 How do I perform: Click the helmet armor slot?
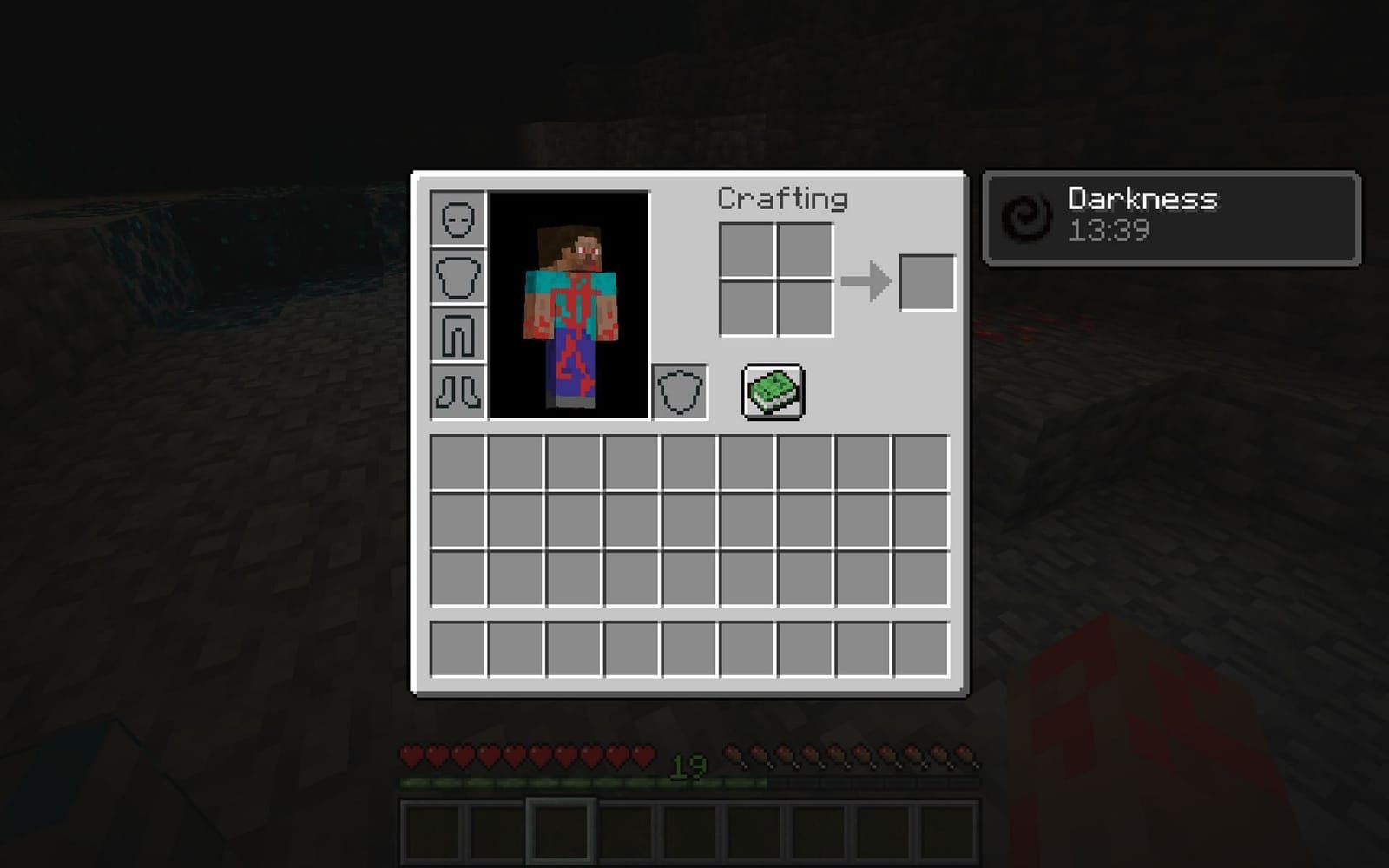pyautogui.click(x=456, y=220)
